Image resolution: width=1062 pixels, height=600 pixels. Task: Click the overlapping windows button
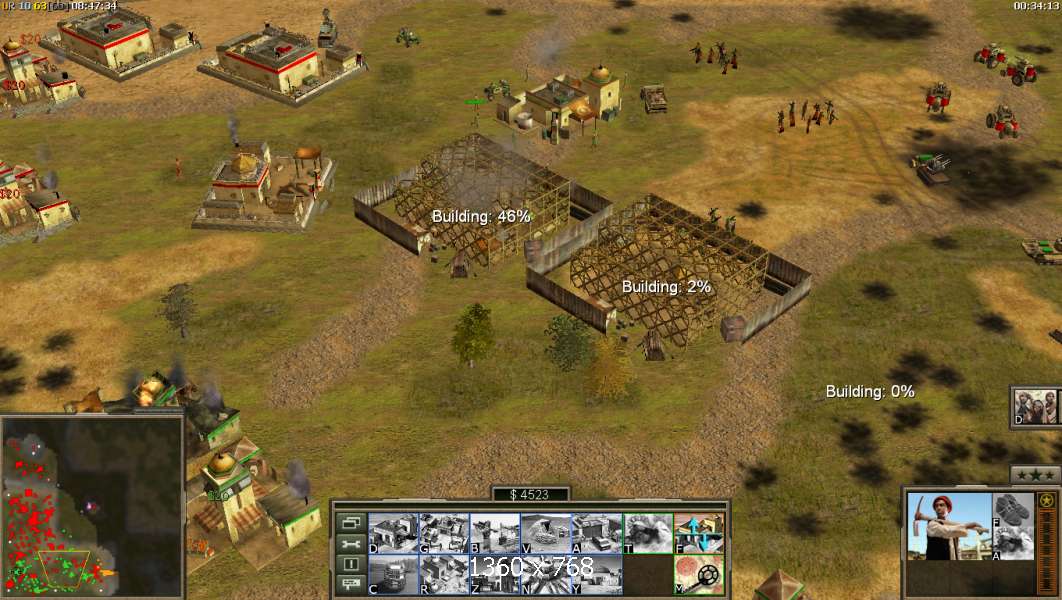[350, 522]
